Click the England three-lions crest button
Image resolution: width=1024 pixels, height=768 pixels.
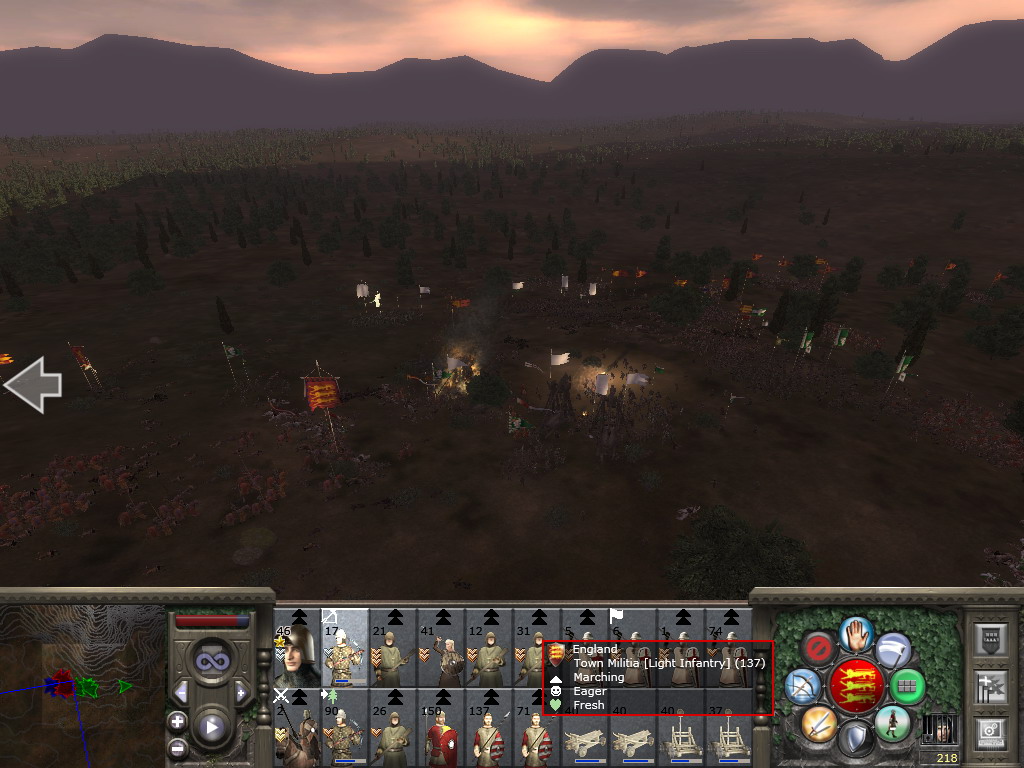pyautogui.click(x=856, y=686)
